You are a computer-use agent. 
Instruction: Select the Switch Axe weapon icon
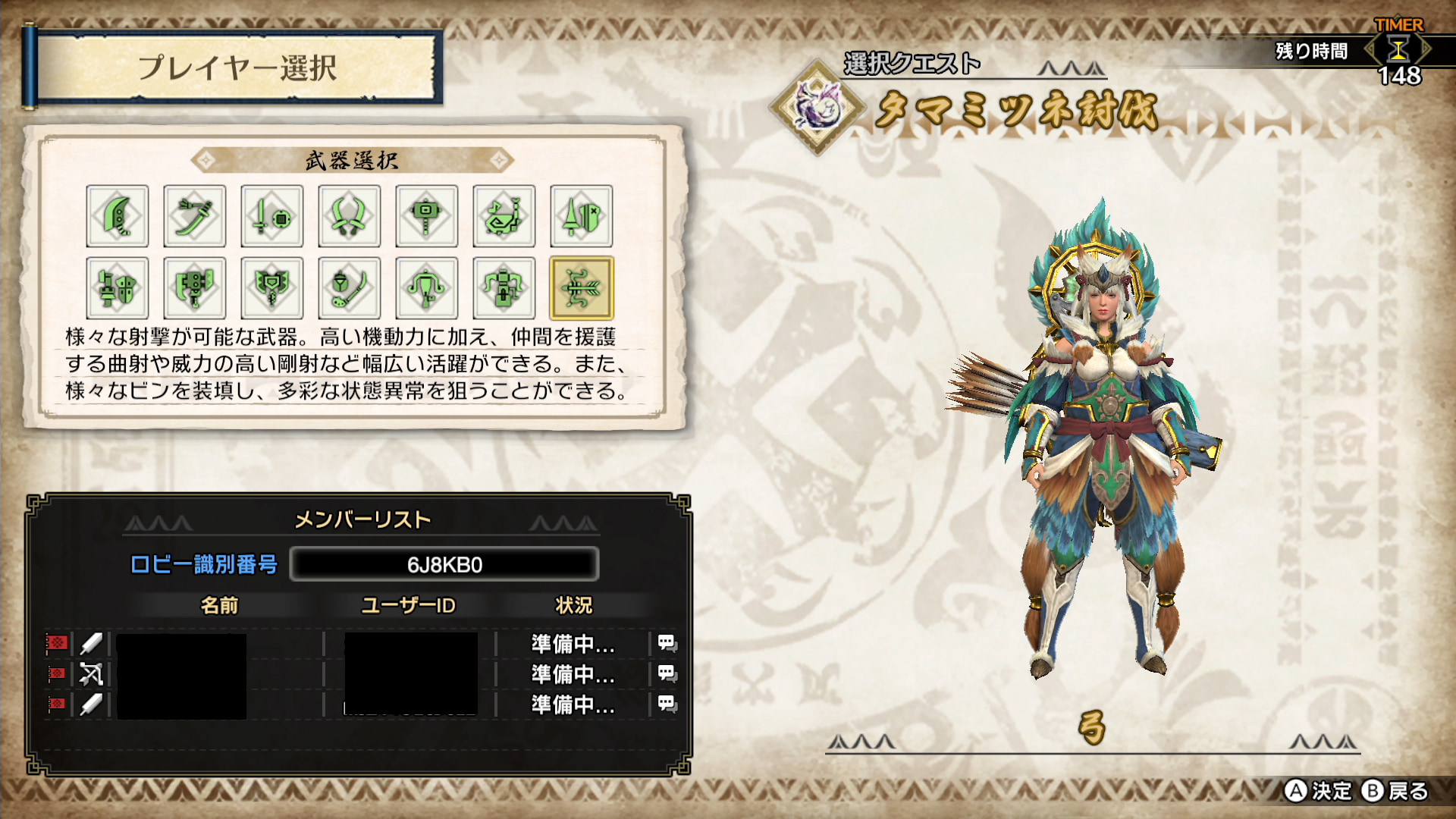point(195,288)
